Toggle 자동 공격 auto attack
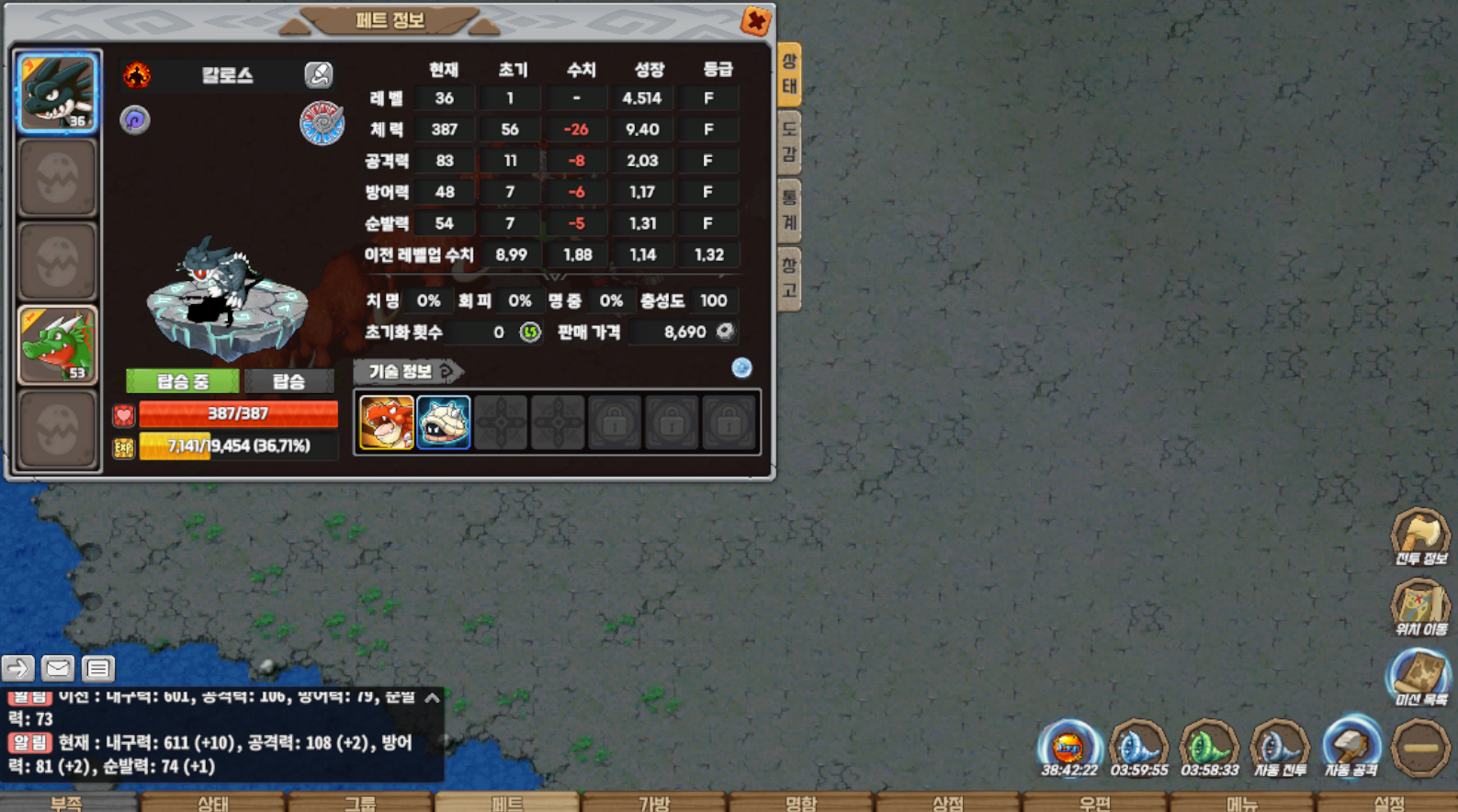 (x=1351, y=747)
